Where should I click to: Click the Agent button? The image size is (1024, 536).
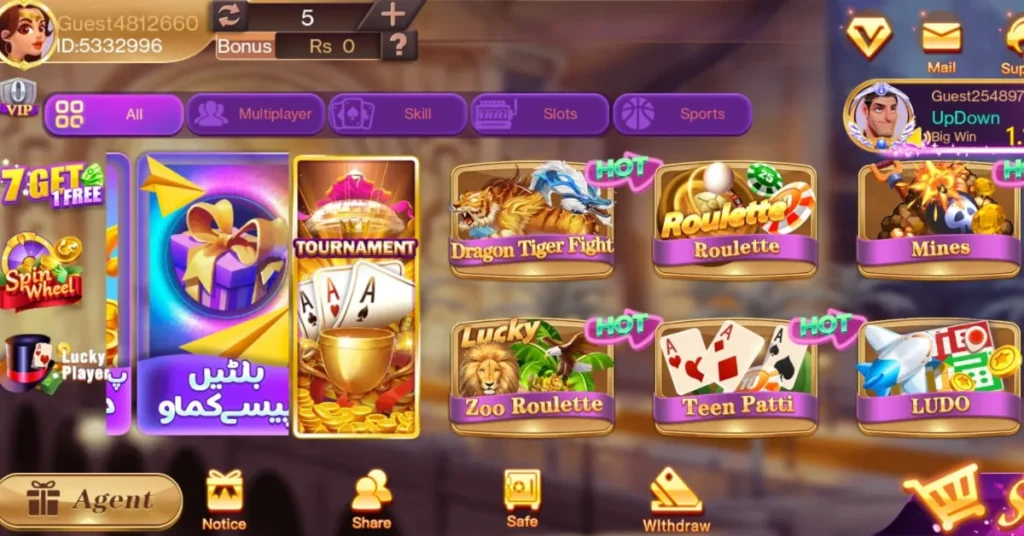[92, 500]
